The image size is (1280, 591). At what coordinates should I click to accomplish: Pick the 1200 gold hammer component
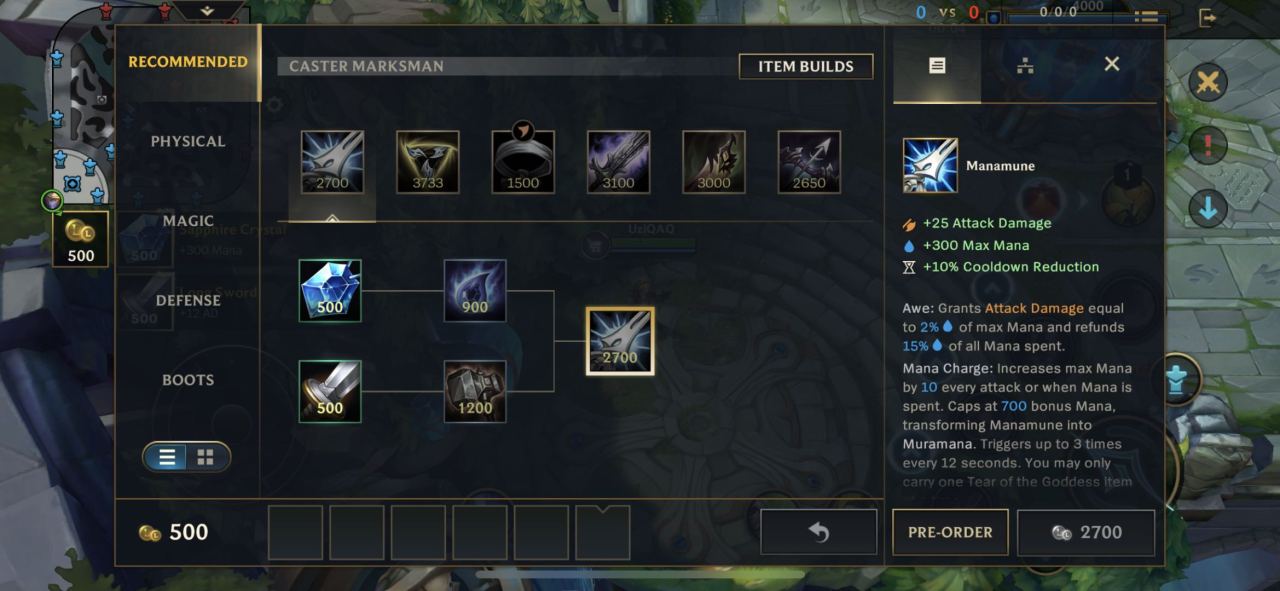point(475,391)
